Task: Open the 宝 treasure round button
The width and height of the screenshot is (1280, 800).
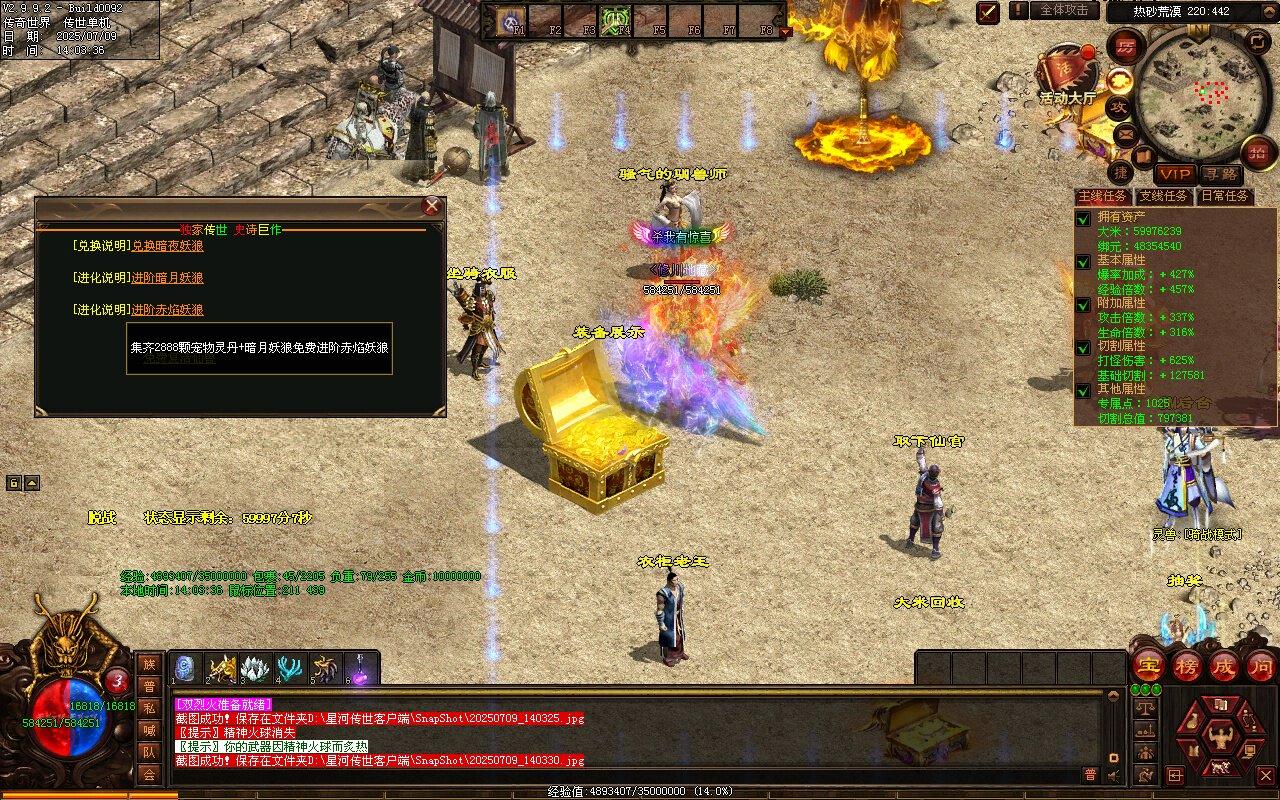Action: pyautogui.click(x=1149, y=666)
